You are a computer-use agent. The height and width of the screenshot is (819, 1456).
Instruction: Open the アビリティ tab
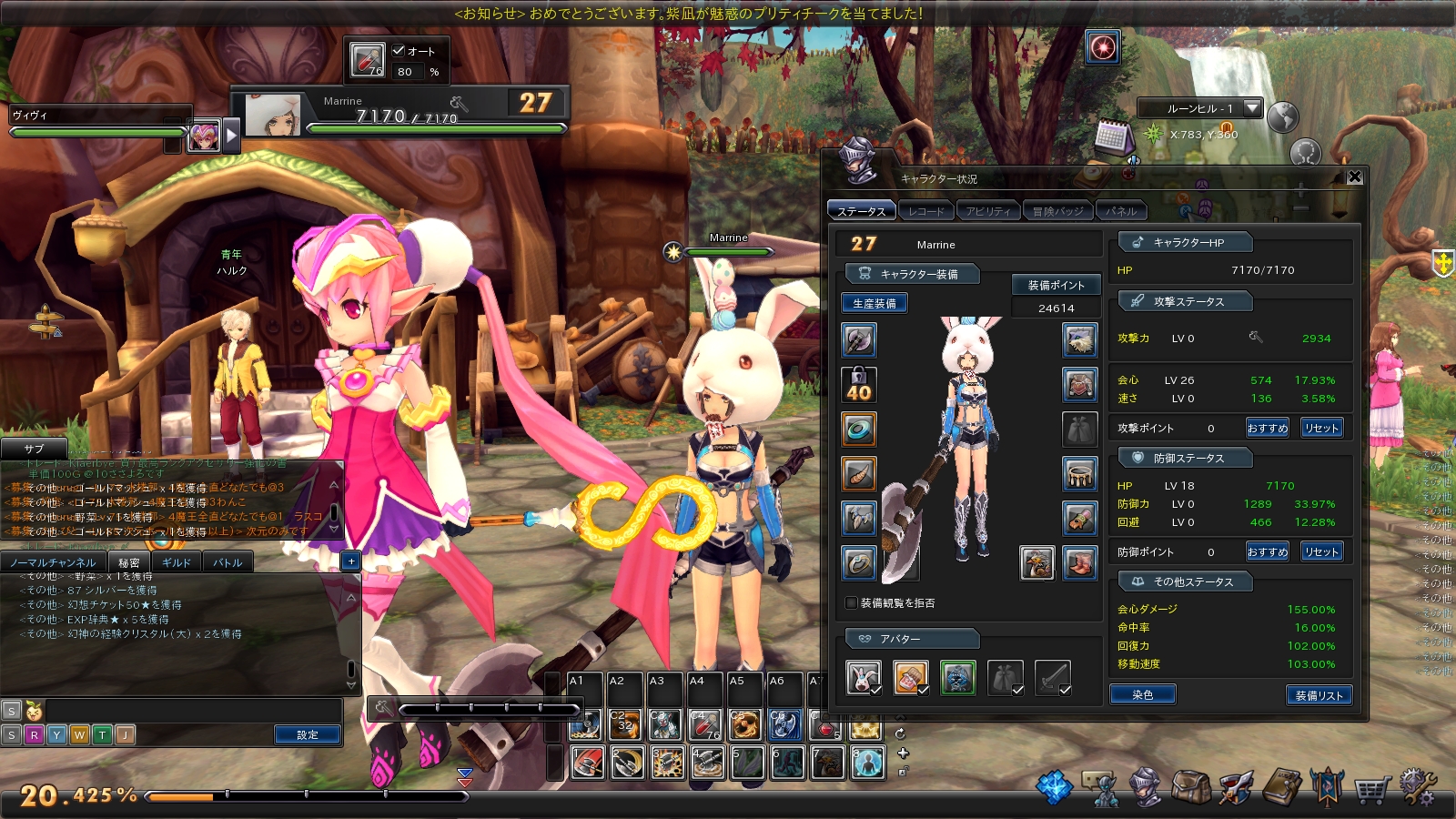pos(988,211)
